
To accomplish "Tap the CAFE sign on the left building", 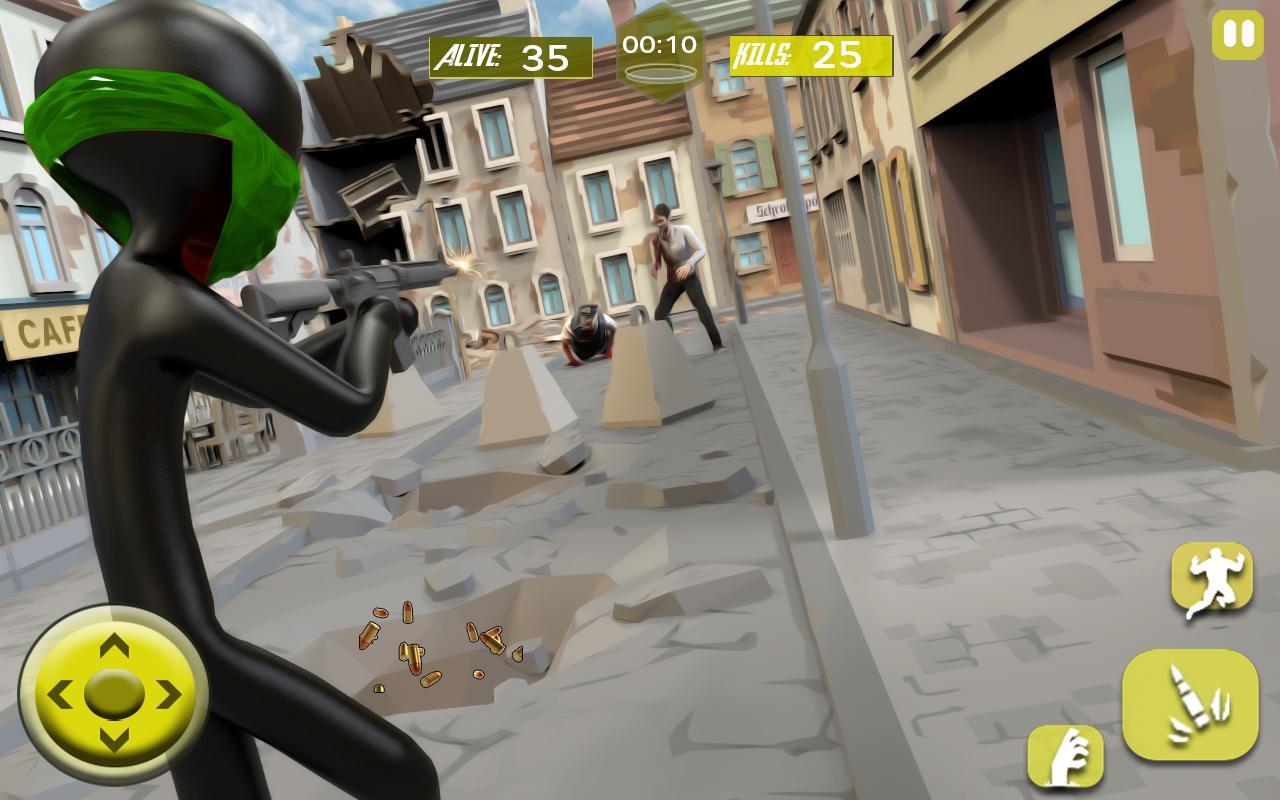I will 42,330.
